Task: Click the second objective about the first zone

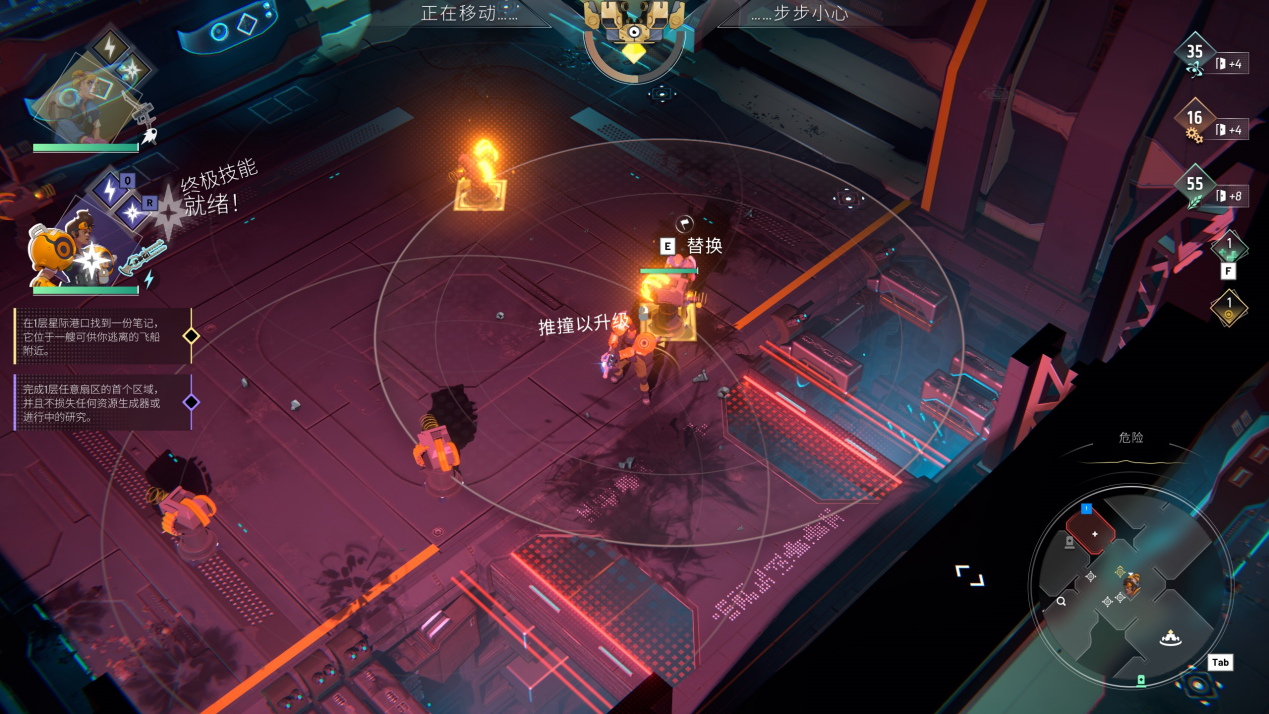Action: 100,402
